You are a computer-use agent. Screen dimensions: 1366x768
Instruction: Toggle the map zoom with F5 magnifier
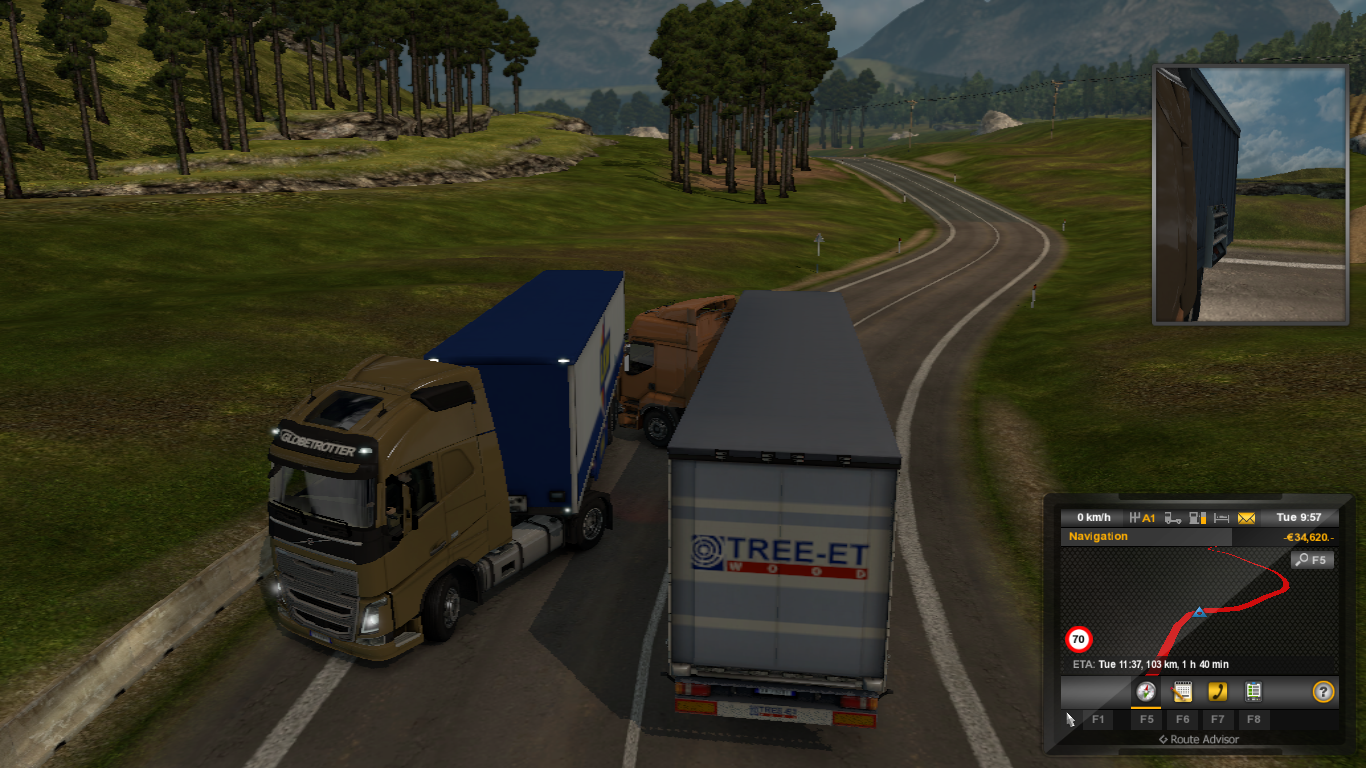tap(1312, 559)
